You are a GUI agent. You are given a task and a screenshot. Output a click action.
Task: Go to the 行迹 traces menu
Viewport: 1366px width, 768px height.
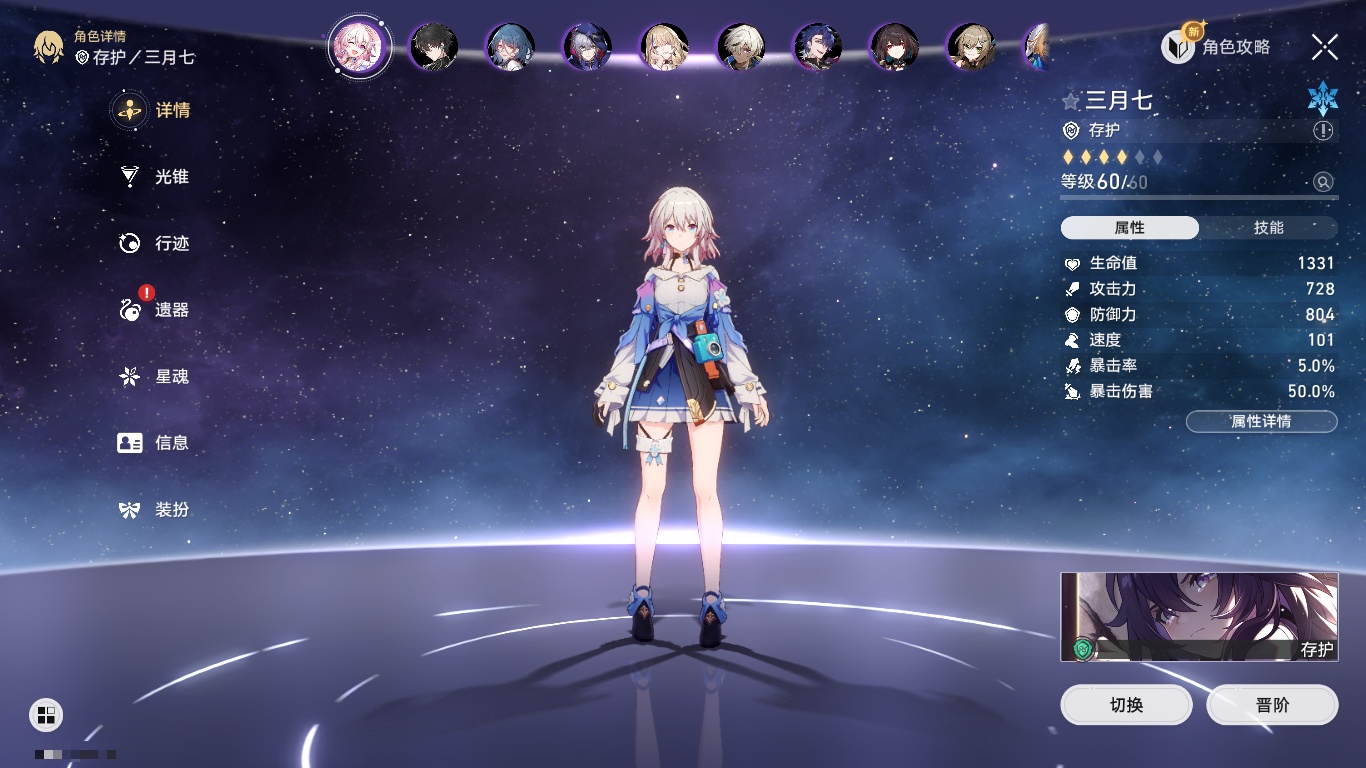click(153, 243)
